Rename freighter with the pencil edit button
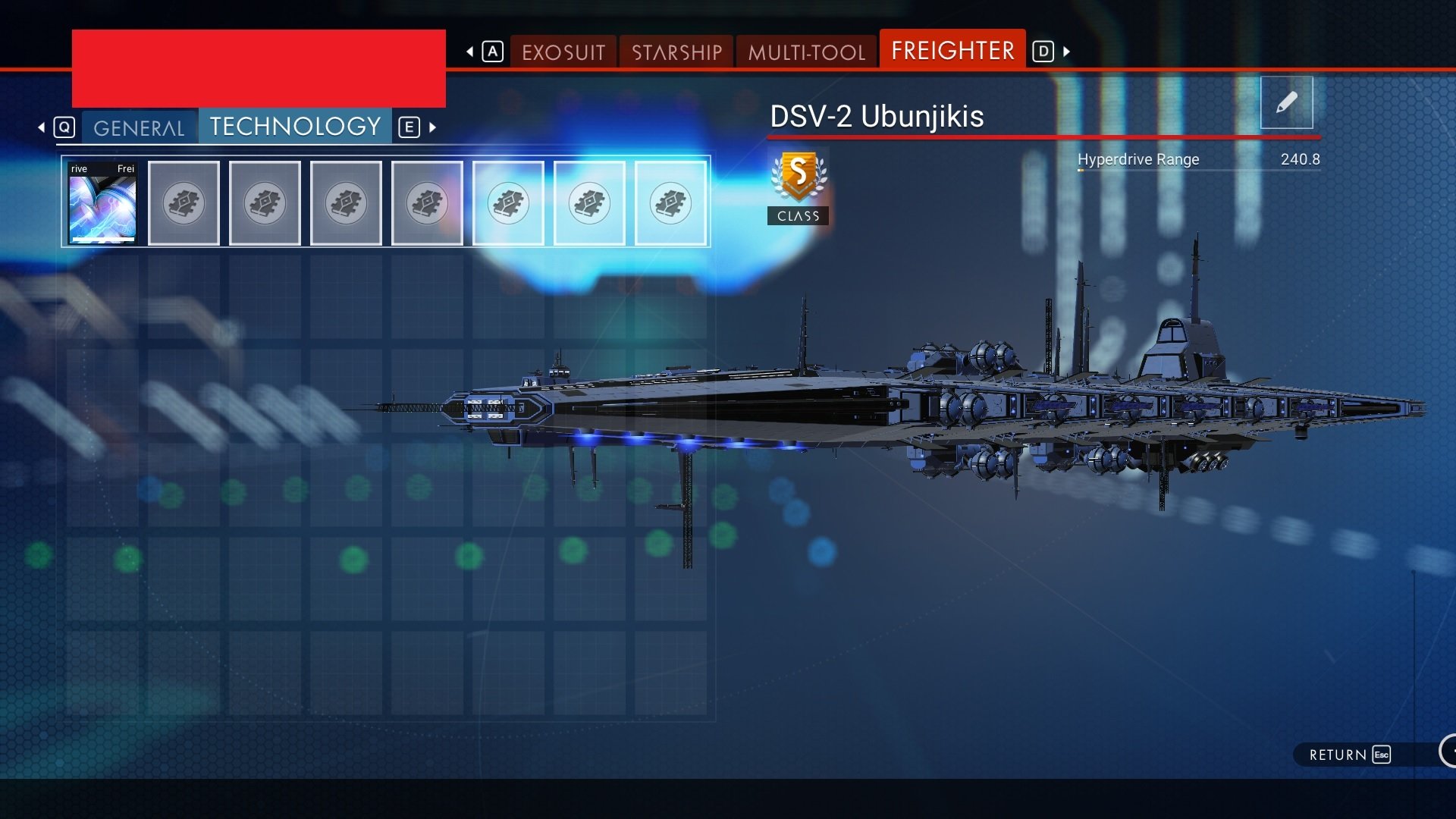Screen dimensions: 1456x819 click(1286, 102)
